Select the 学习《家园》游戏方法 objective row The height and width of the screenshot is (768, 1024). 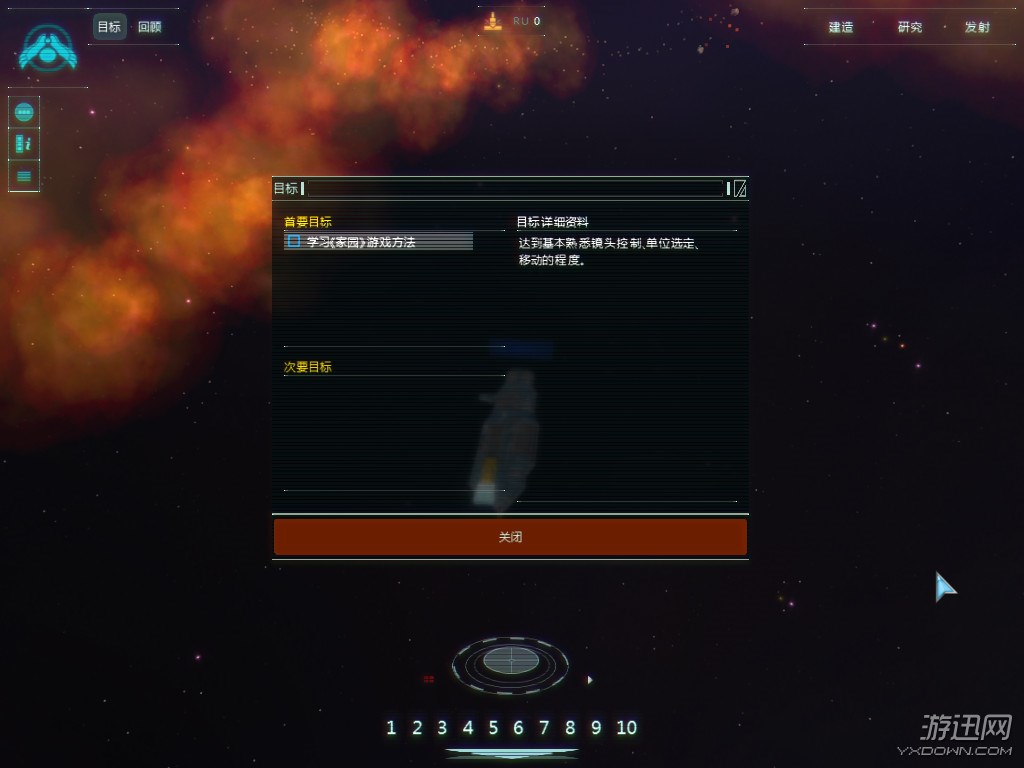pos(378,241)
